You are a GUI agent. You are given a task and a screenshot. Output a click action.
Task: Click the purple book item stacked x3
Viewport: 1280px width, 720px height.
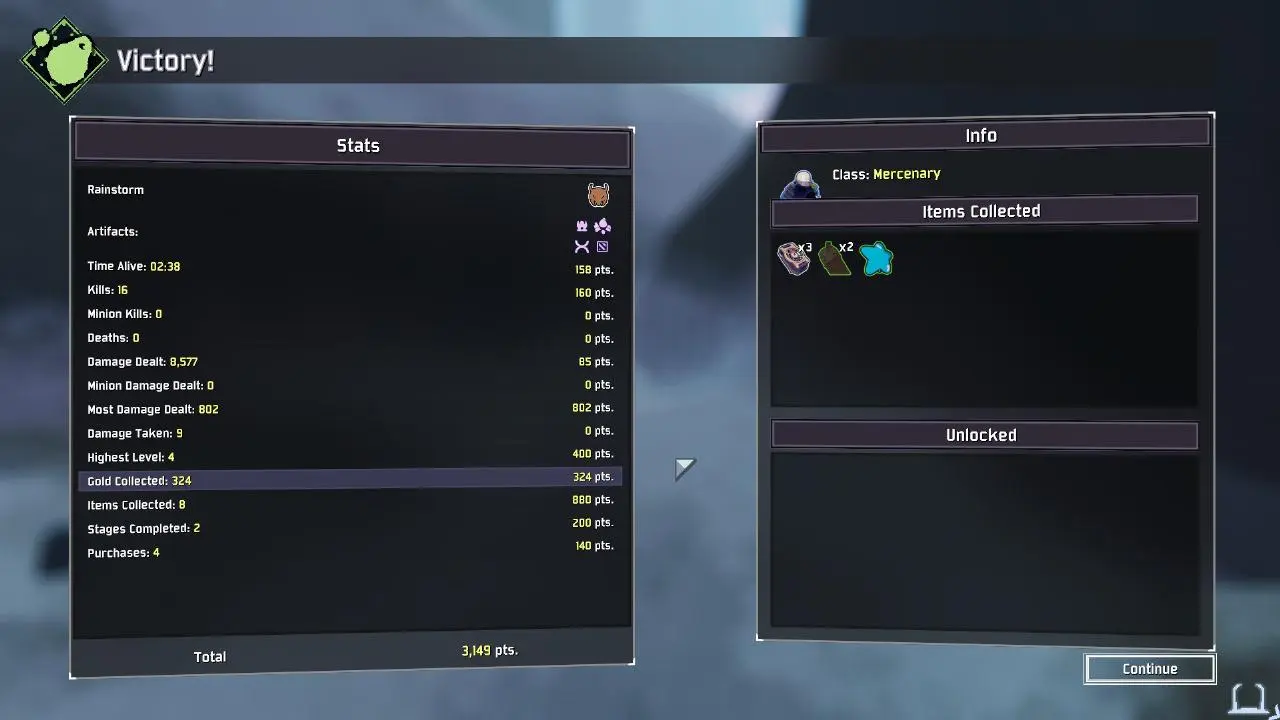(793, 259)
